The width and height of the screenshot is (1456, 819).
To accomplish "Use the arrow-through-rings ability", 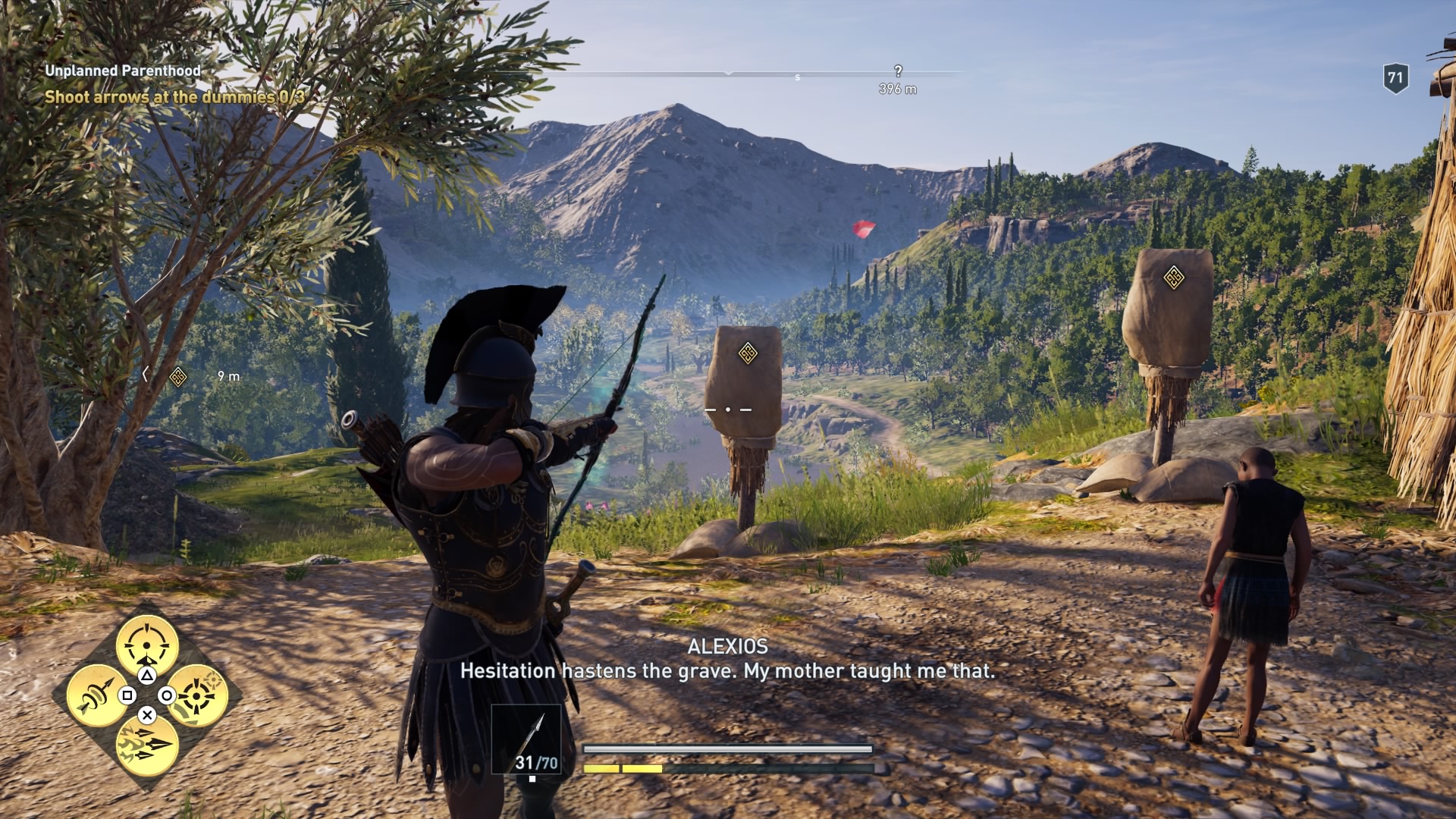I will point(98,695).
